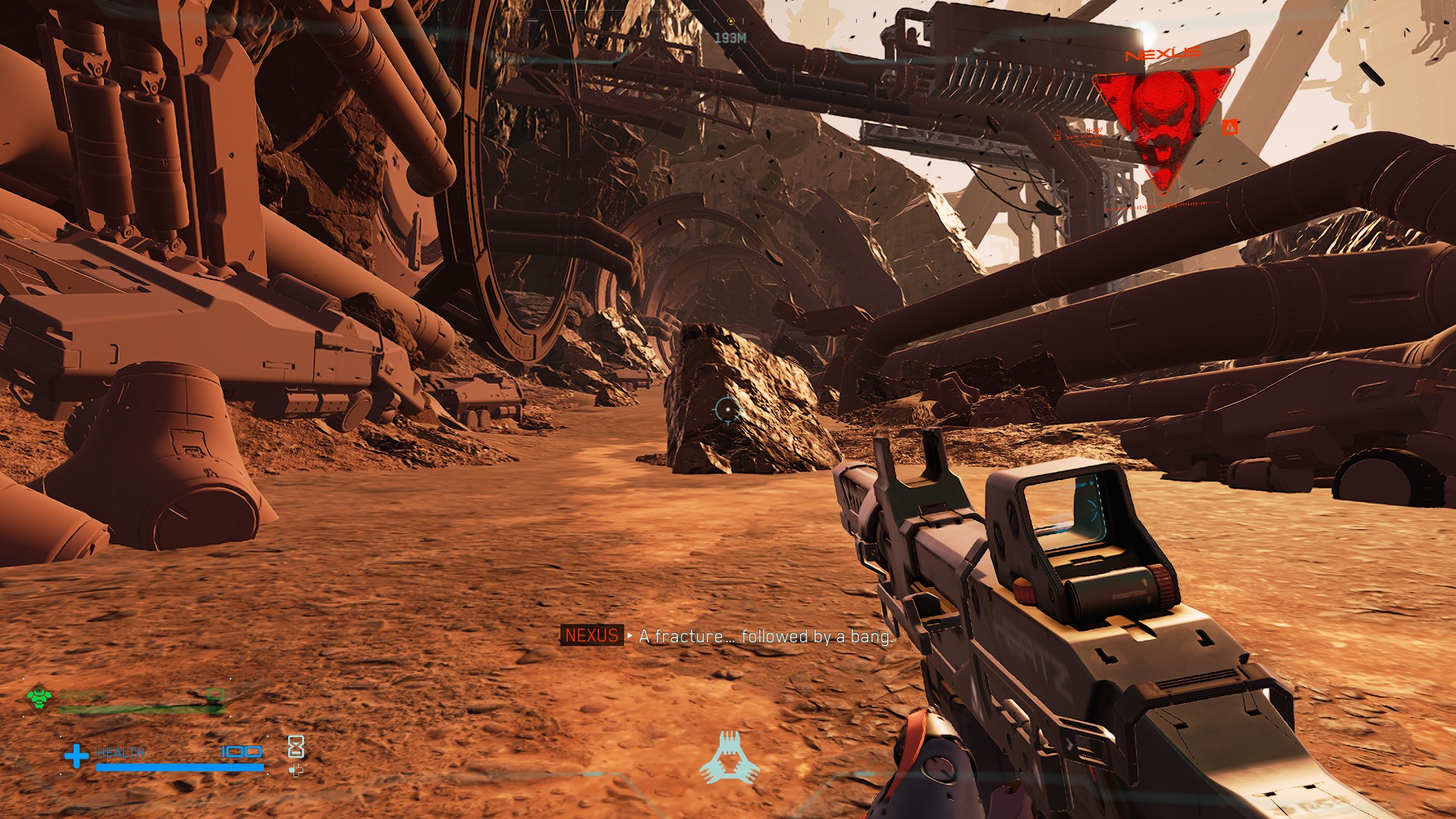Select the hourglass ability icon
This screenshot has height=819, width=1456.
(296, 747)
